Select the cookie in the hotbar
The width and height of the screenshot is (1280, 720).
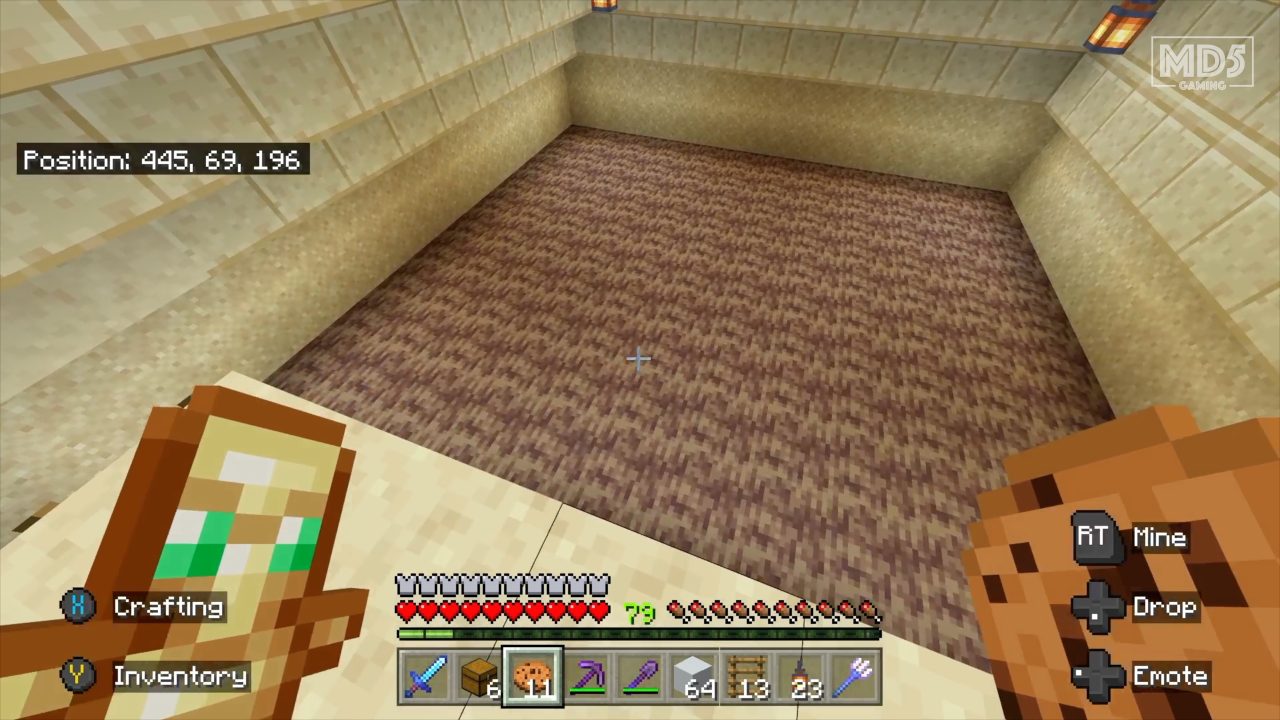pyautogui.click(x=532, y=678)
